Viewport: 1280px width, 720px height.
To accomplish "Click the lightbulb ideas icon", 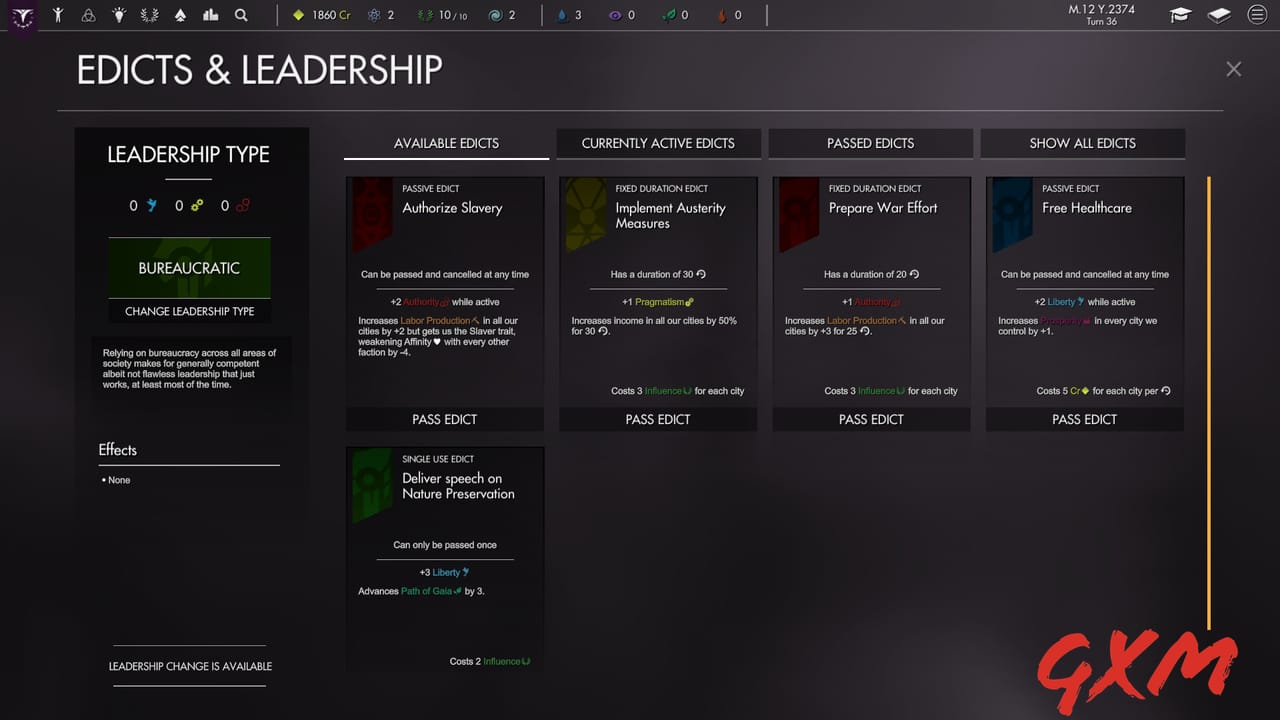I will coord(118,14).
